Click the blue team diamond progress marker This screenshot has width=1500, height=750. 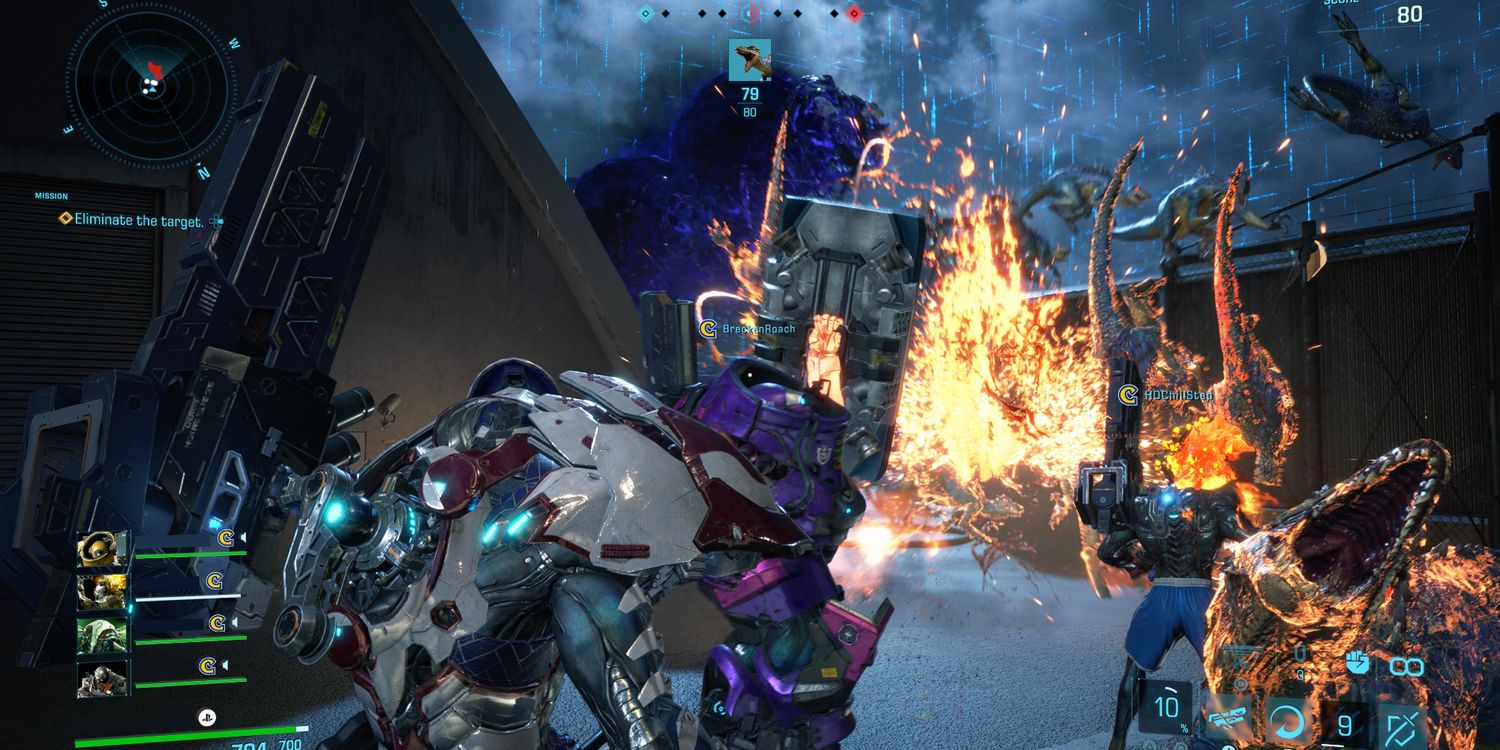pyautogui.click(x=645, y=14)
